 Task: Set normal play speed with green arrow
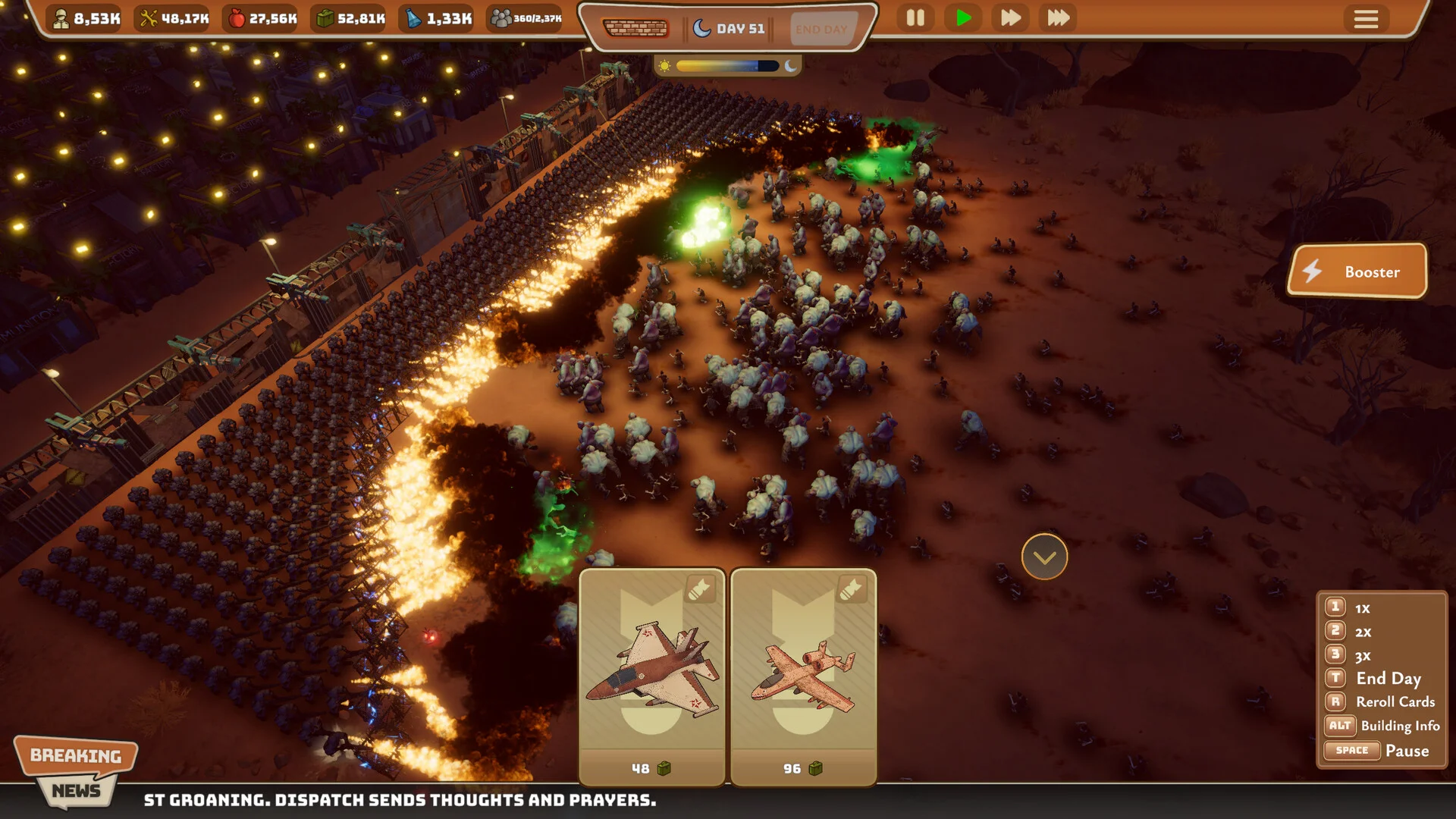pyautogui.click(x=963, y=18)
